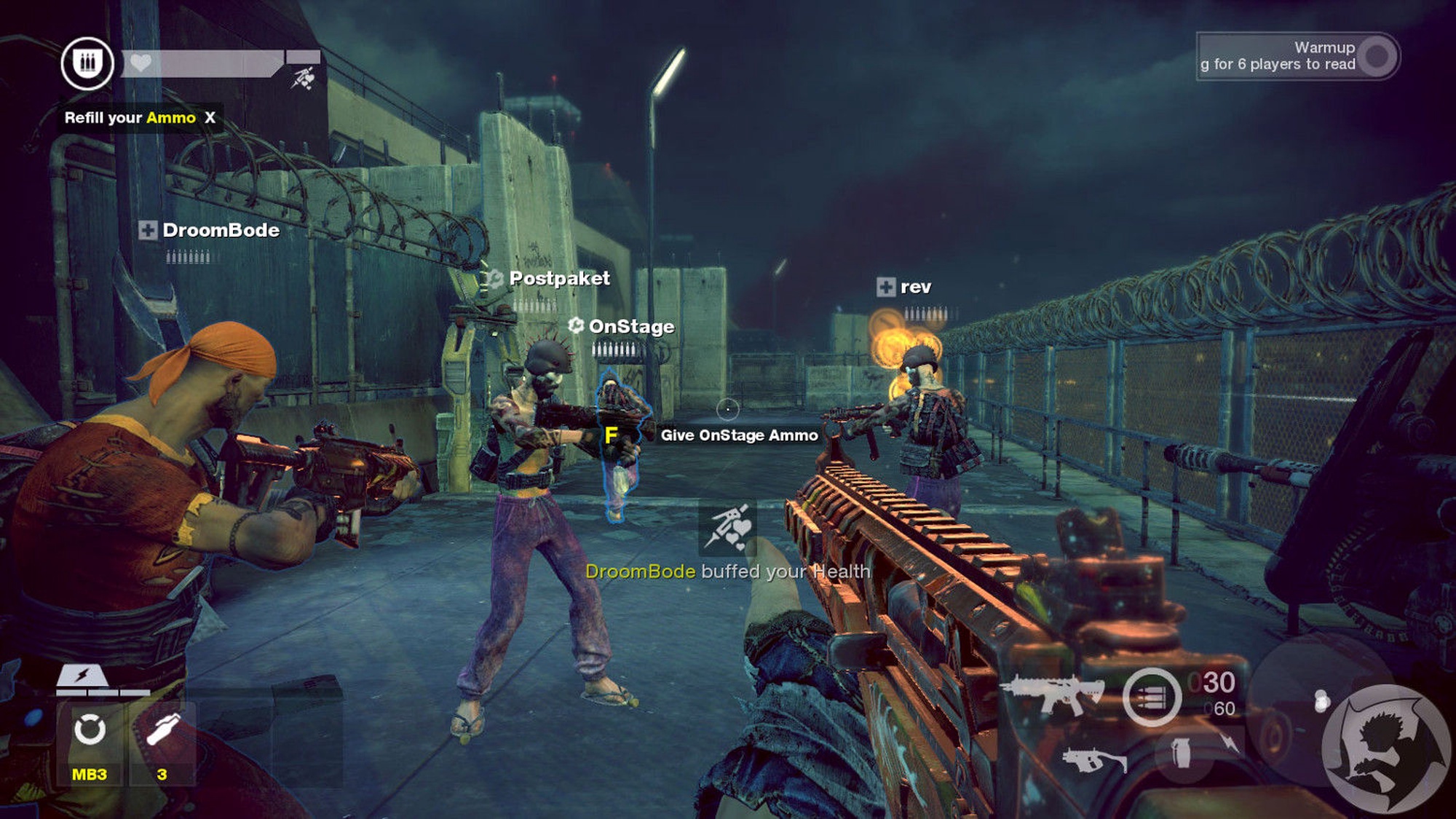The height and width of the screenshot is (819, 1456).
Task: Select Postpaket's engineer name tag
Action: click(550, 278)
